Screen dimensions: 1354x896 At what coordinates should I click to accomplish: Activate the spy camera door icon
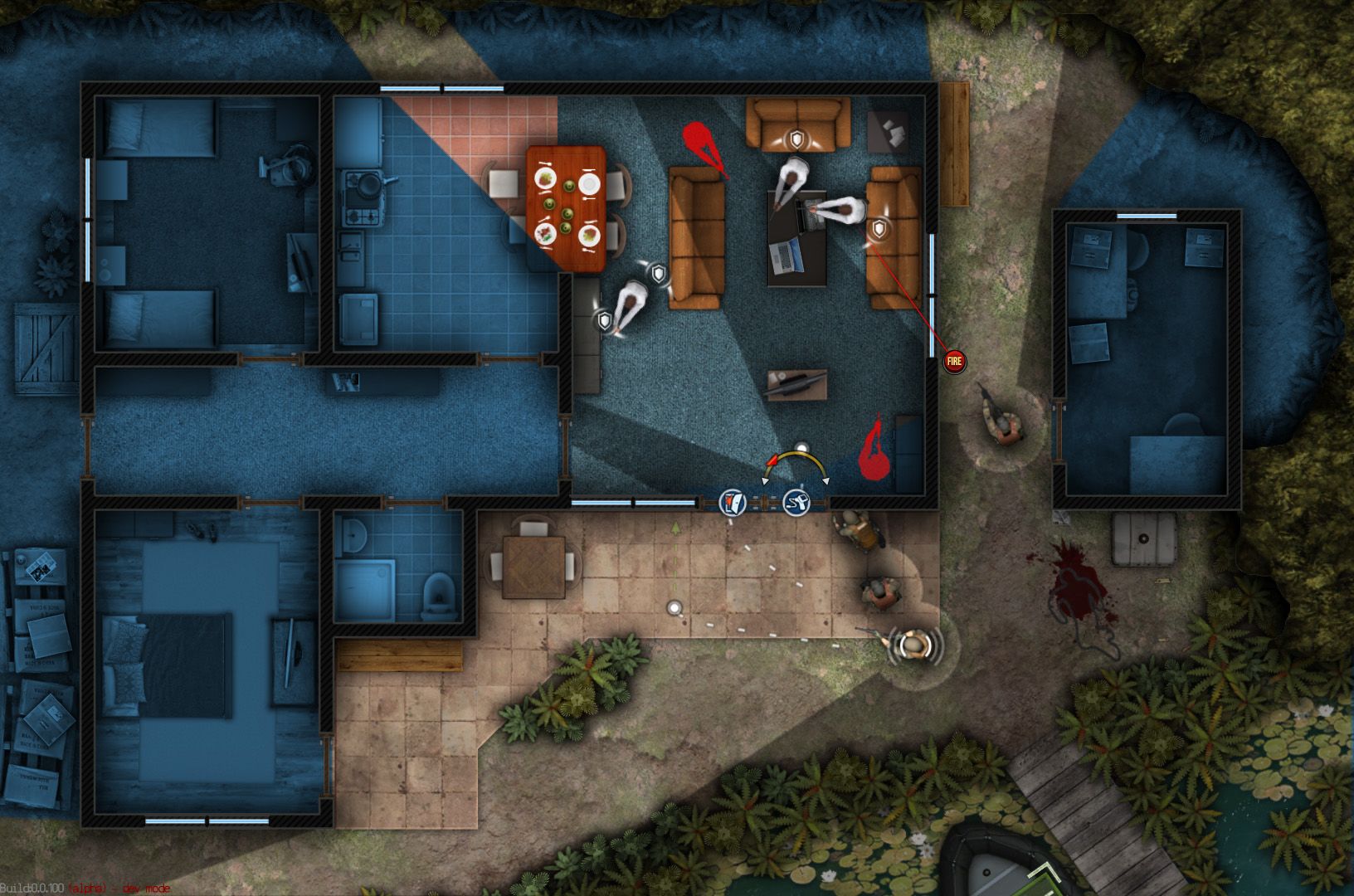[x=796, y=502]
